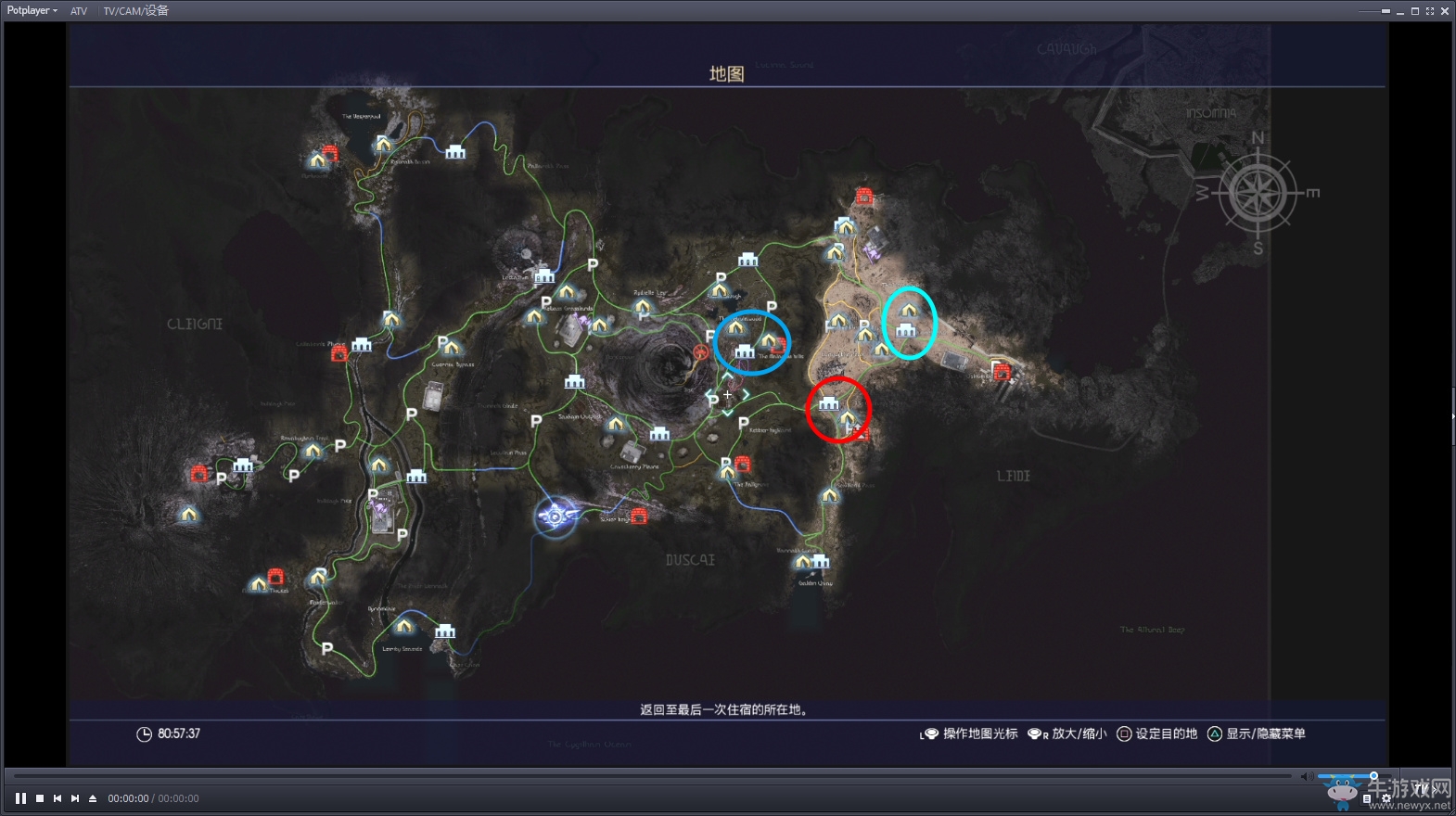This screenshot has width=1456, height=816.
Task: Open the playlist panel icon
Action: pyautogui.click(x=1369, y=799)
